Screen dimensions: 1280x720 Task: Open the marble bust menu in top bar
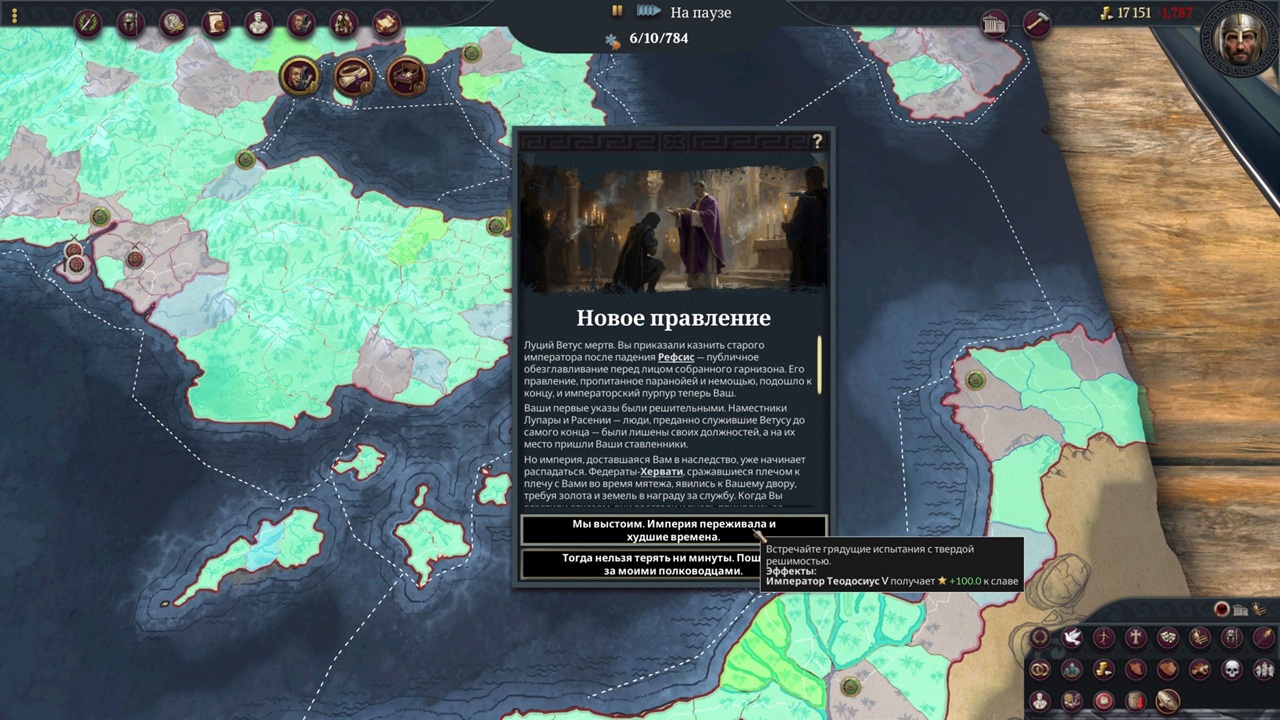pos(258,23)
